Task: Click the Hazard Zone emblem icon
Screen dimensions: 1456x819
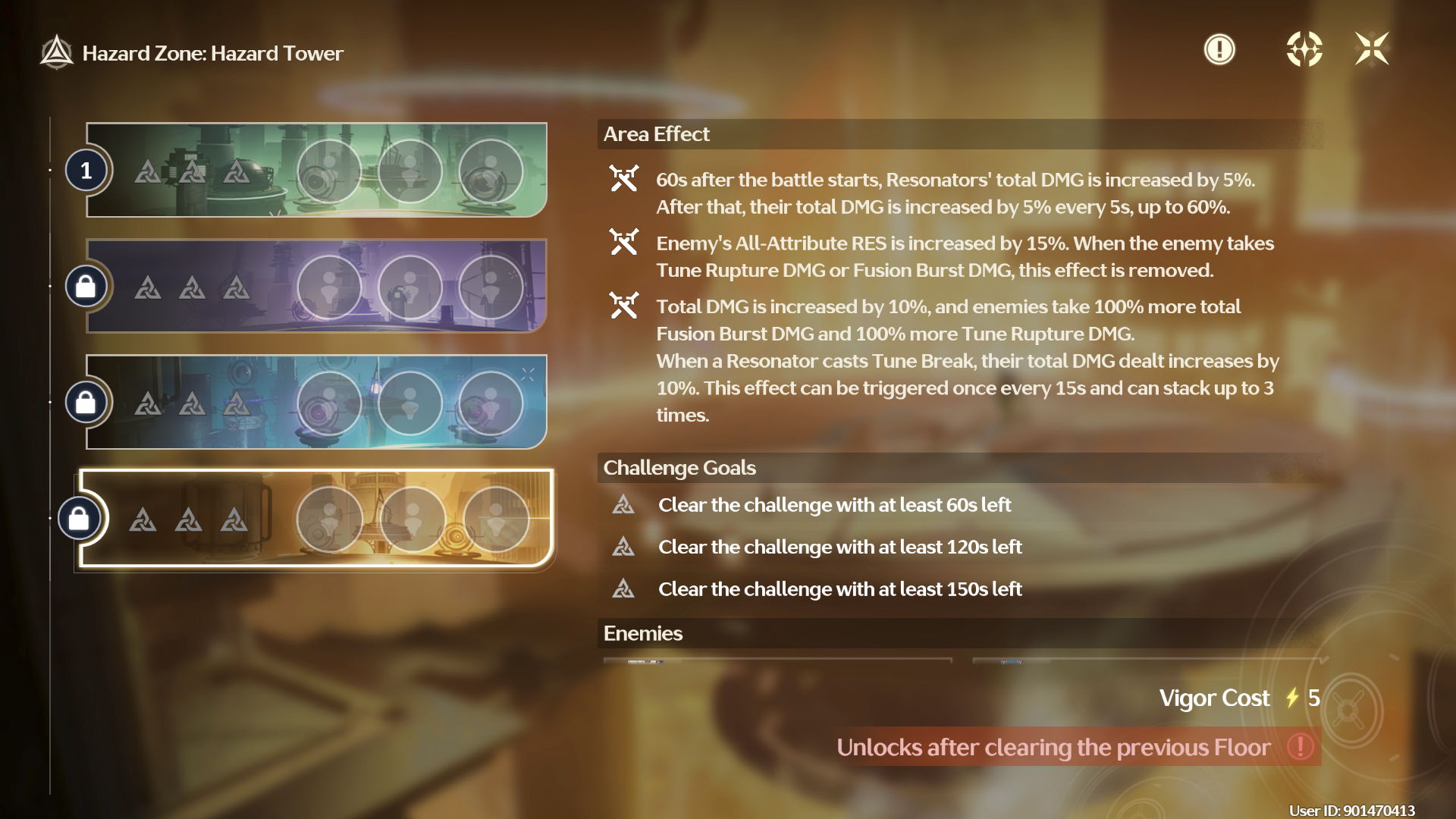Action: (57, 53)
